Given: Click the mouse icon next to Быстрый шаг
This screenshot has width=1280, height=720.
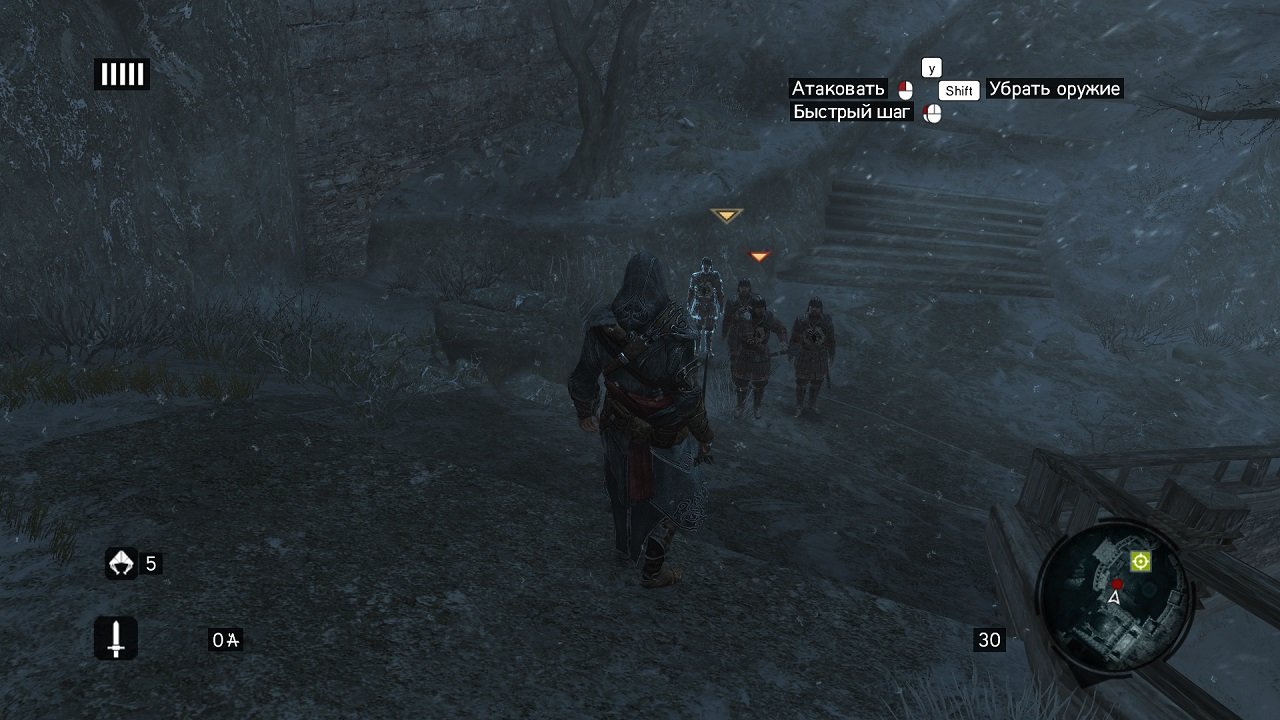Looking at the screenshot, I should click(933, 113).
